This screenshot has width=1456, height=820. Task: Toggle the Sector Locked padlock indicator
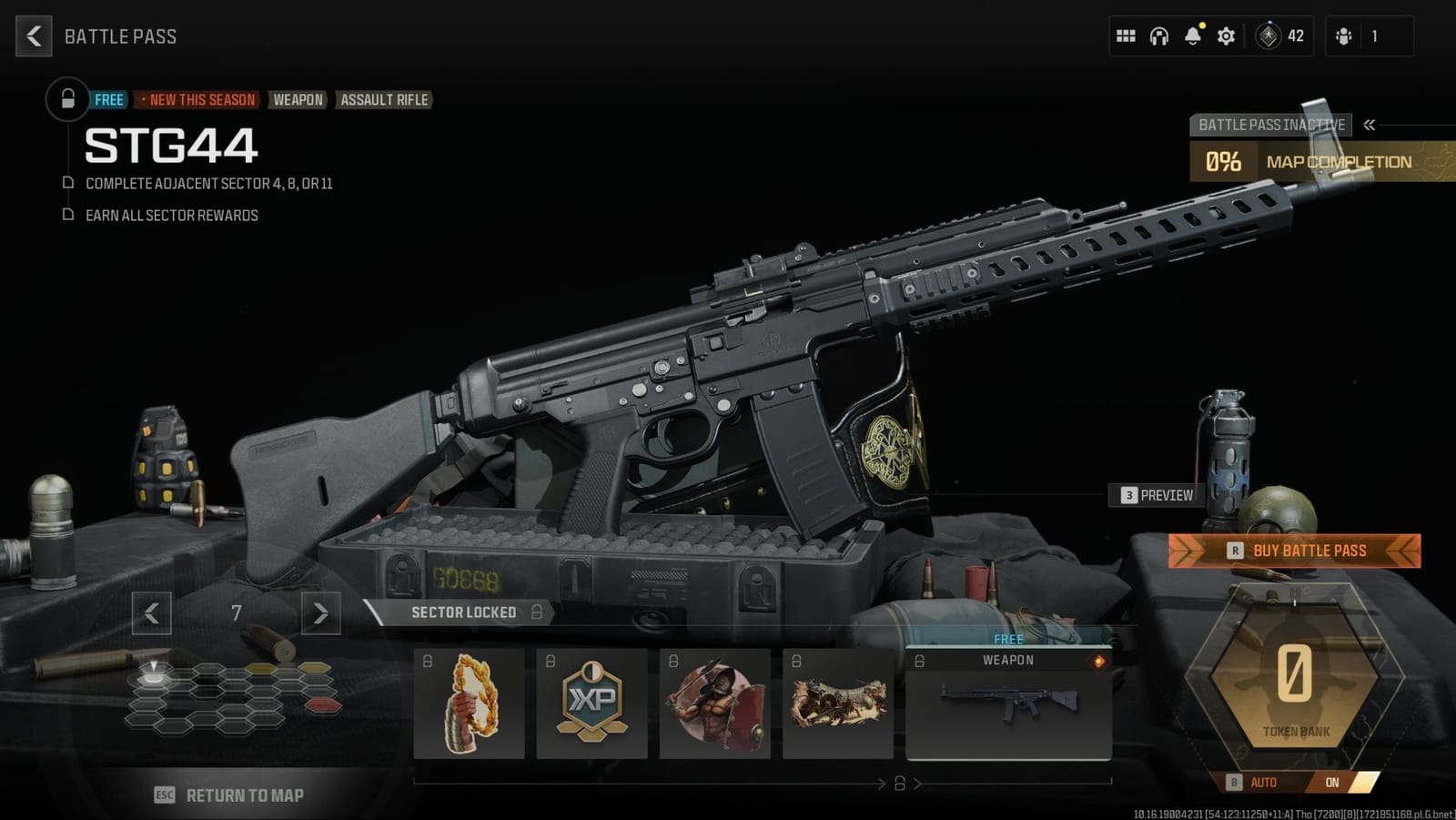[536, 612]
